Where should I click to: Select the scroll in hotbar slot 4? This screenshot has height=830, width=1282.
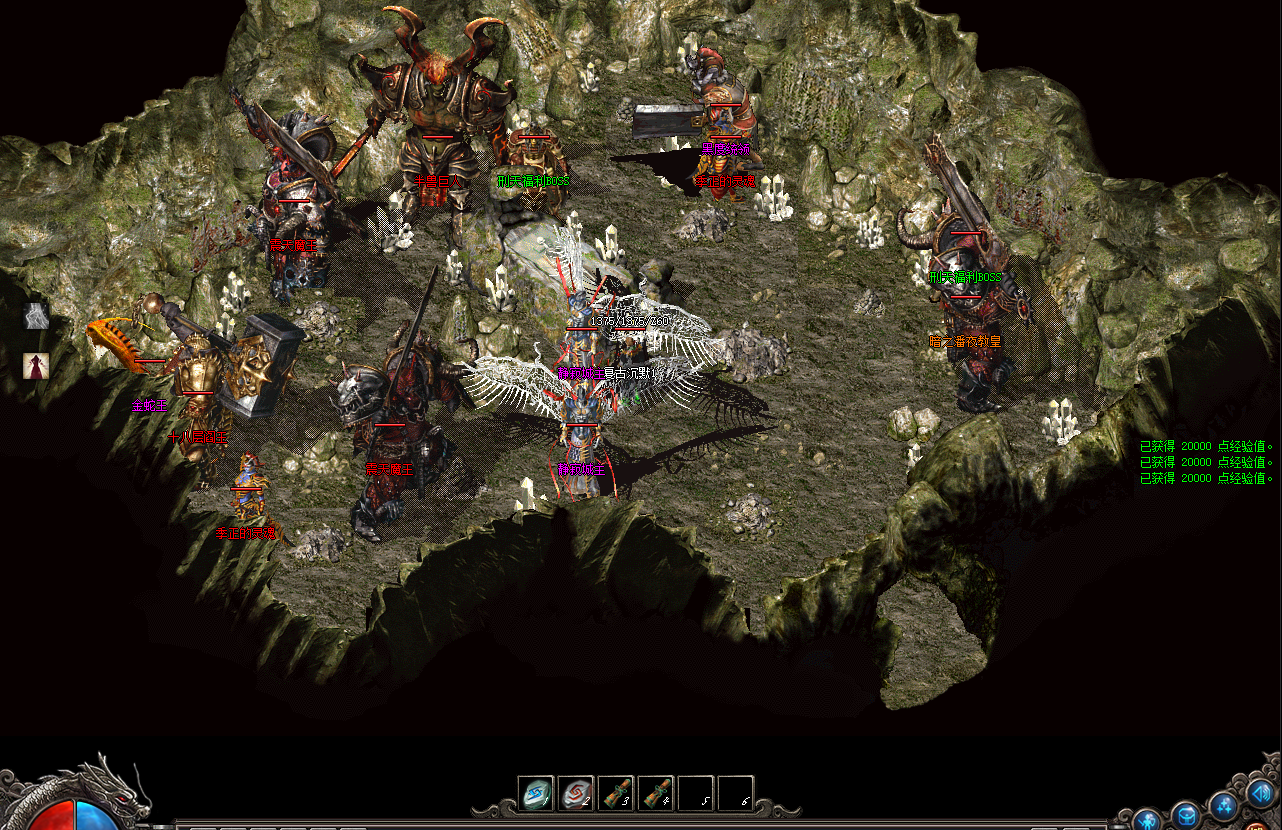tap(656, 794)
